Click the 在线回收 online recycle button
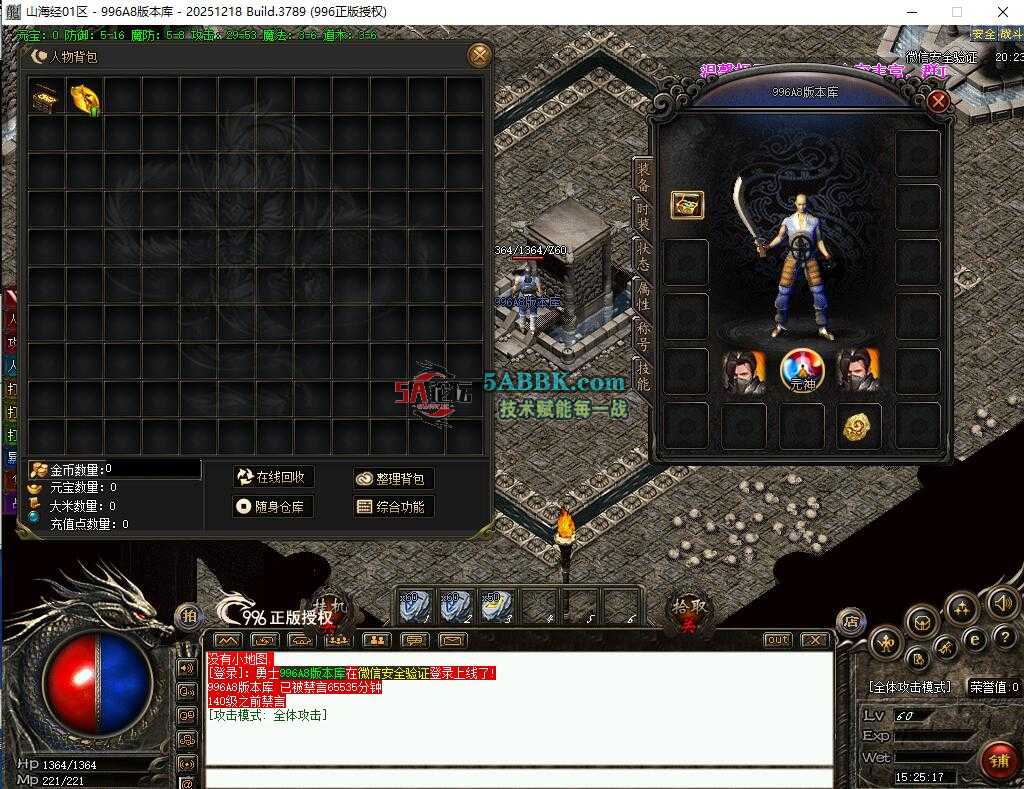Screen dimensions: 1024x789 271,477
